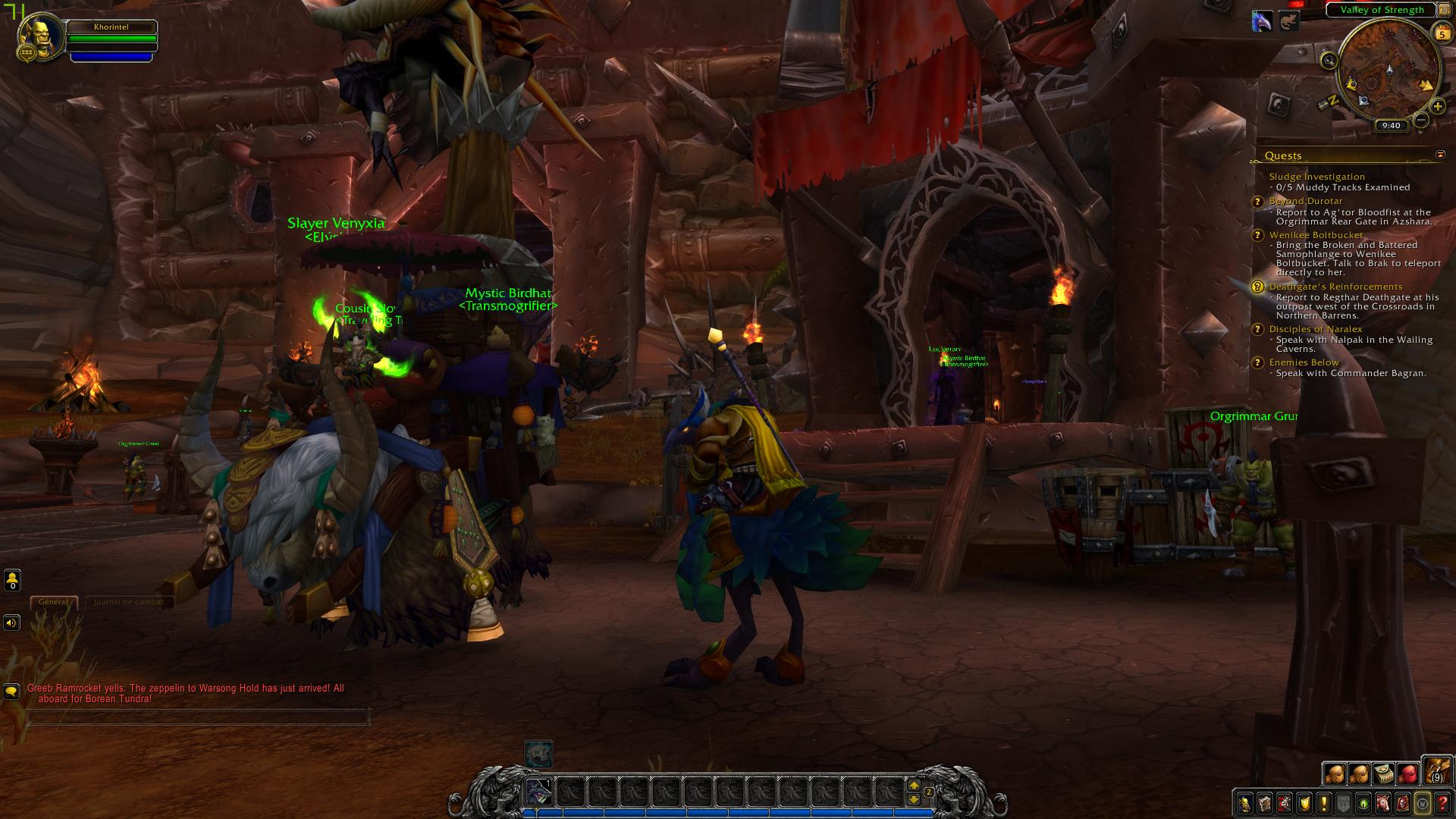Click the blue bird mount buff icon
The height and width of the screenshot is (819, 1456).
click(x=1262, y=21)
